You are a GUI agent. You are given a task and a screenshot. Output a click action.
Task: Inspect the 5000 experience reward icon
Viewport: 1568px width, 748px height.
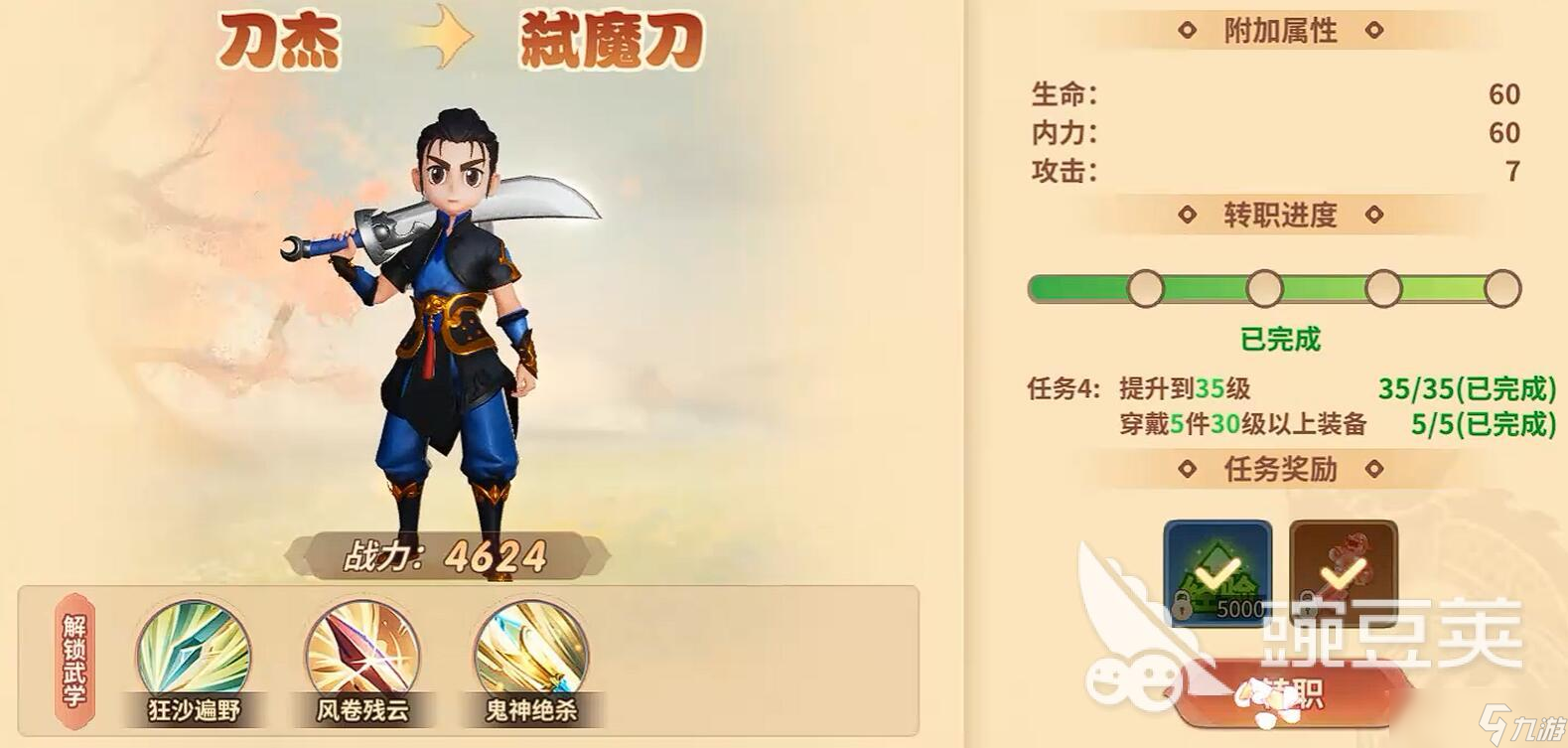(1217, 573)
